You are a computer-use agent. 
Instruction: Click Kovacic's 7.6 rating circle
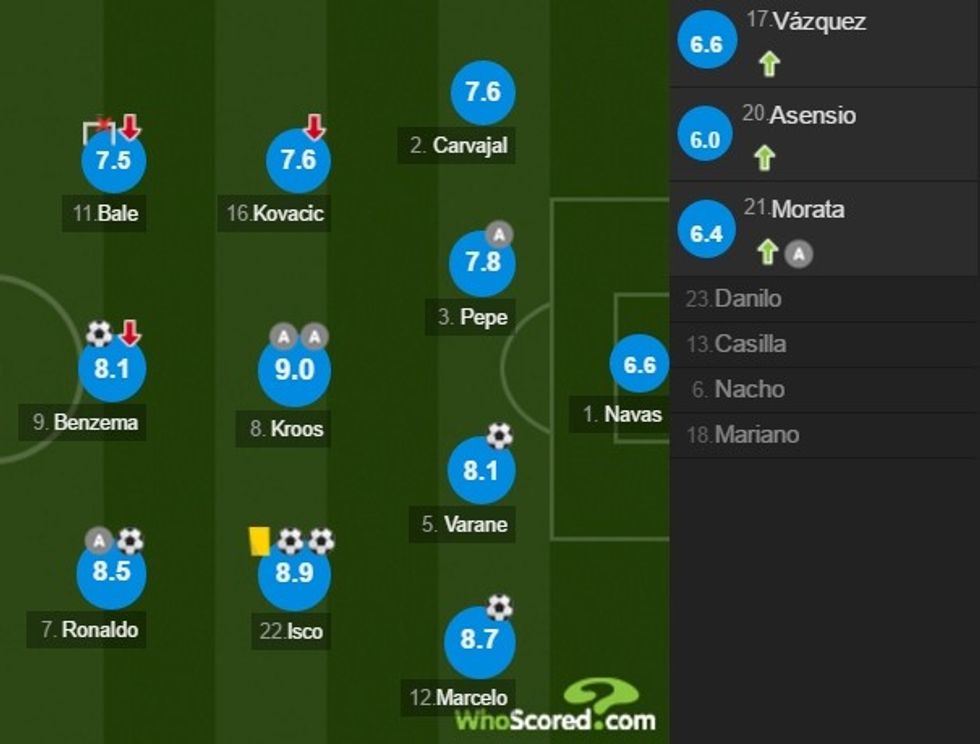[298, 161]
